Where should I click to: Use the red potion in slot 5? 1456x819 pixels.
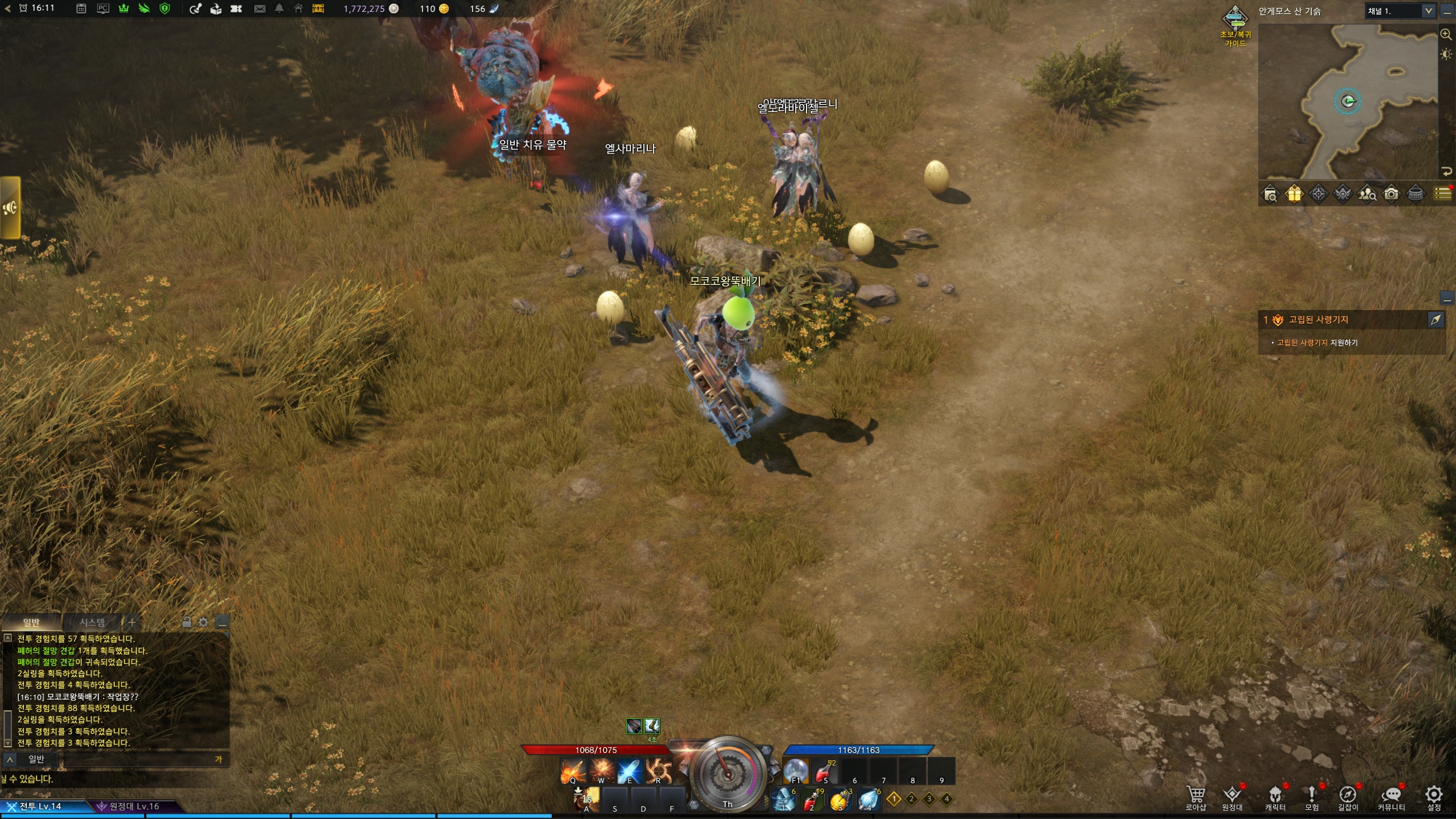pyautogui.click(x=825, y=771)
